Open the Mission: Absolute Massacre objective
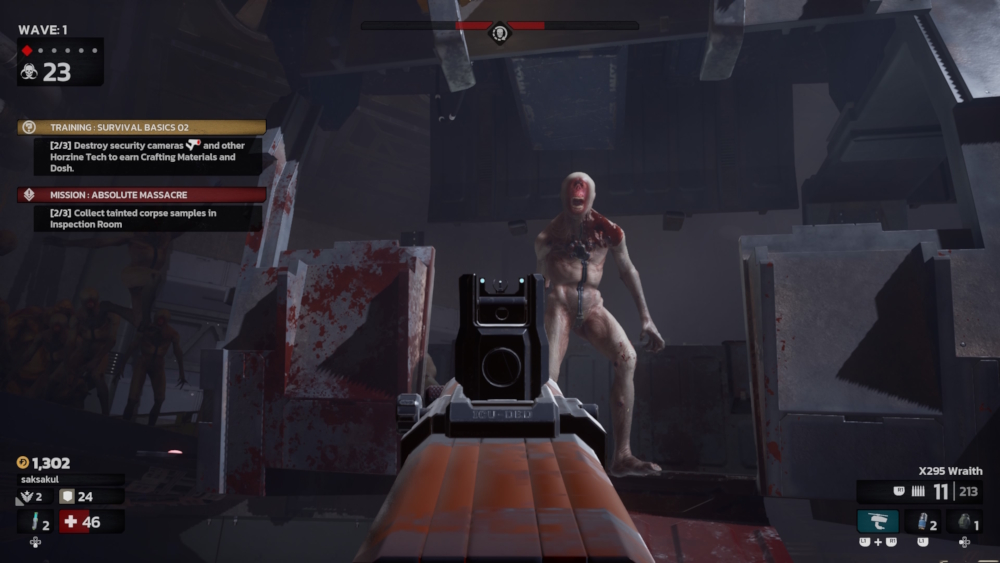 141,195
